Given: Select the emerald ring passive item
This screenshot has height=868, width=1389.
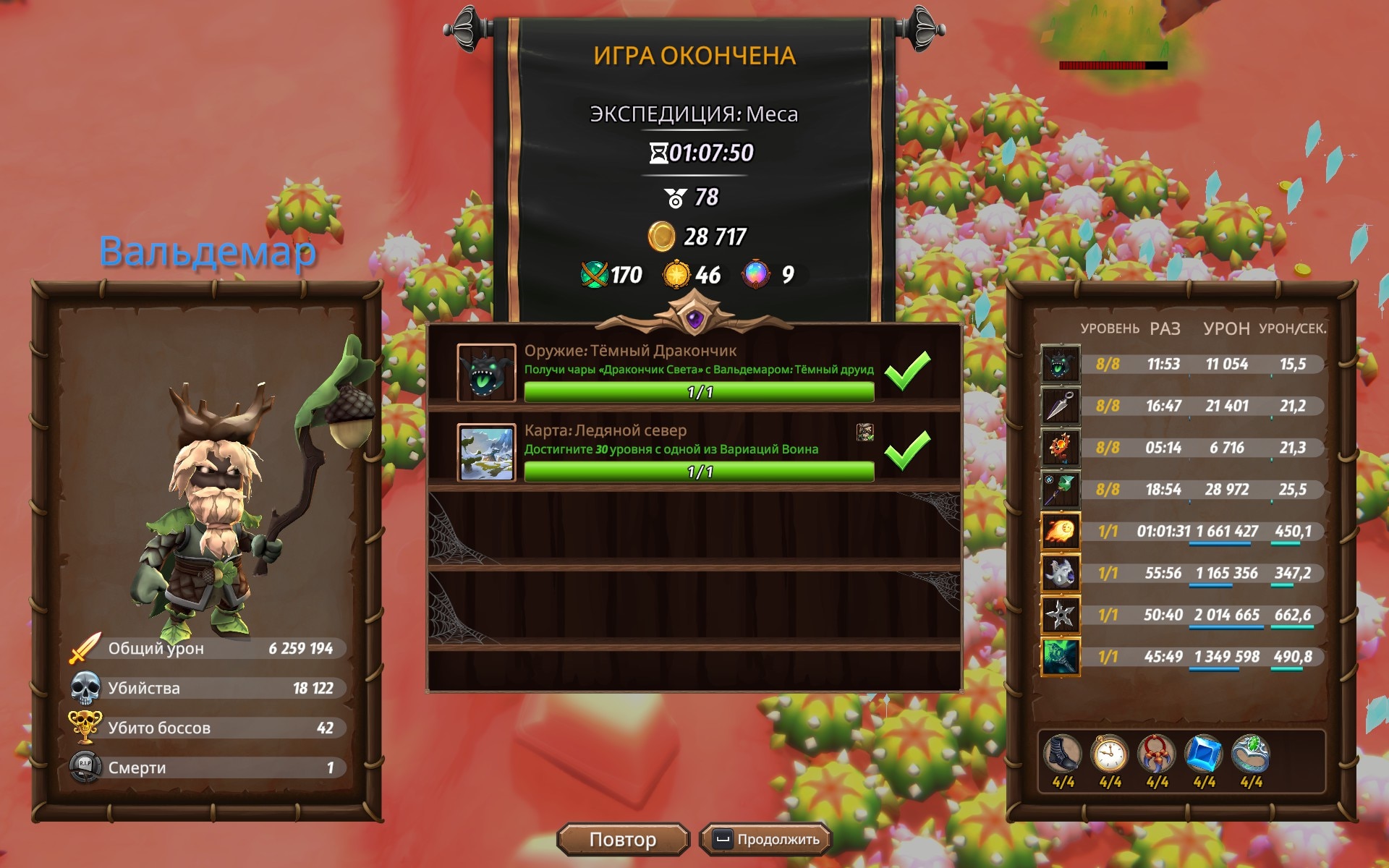Looking at the screenshot, I should (1251, 755).
